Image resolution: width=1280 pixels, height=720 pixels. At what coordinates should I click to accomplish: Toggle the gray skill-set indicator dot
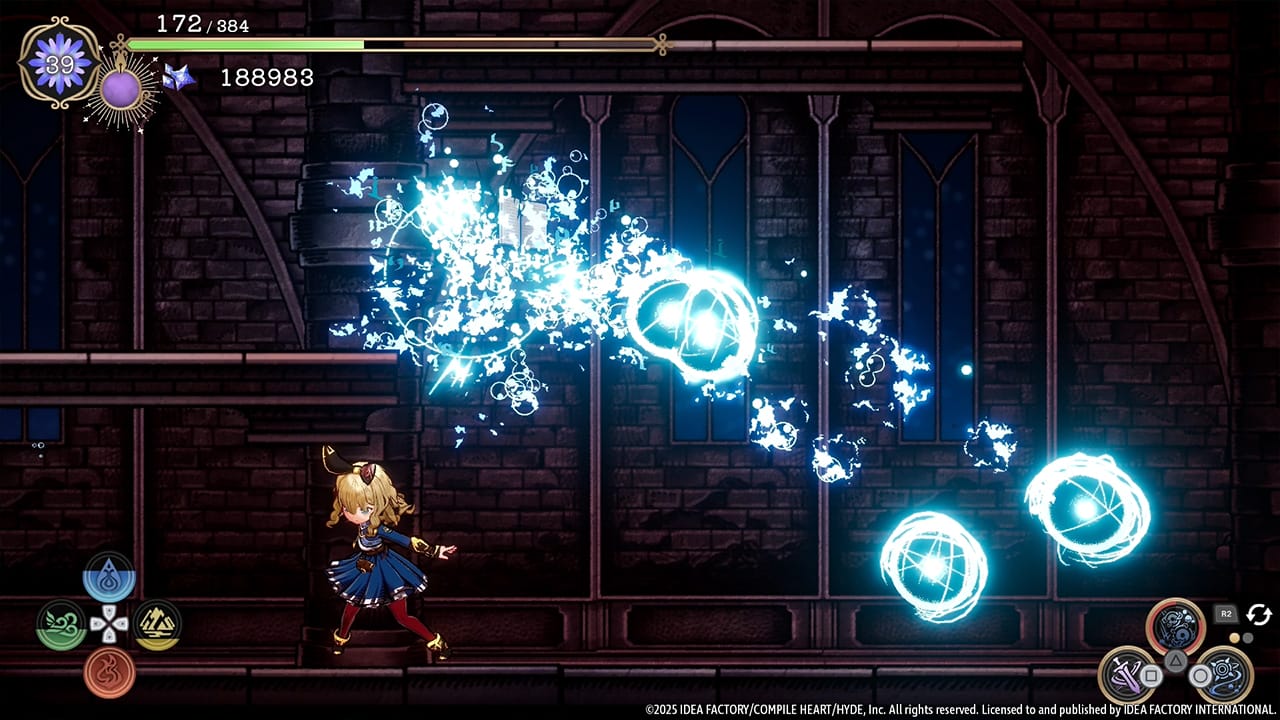click(x=1248, y=638)
